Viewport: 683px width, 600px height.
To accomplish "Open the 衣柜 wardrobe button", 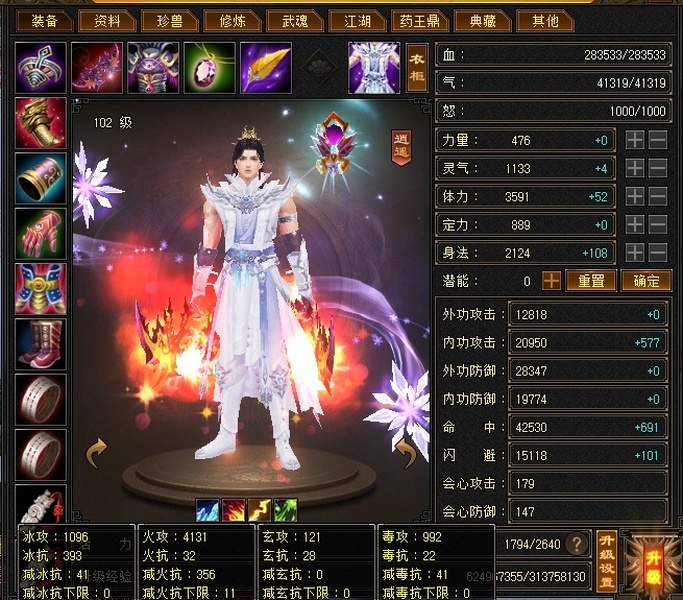I will click(418, 68).
